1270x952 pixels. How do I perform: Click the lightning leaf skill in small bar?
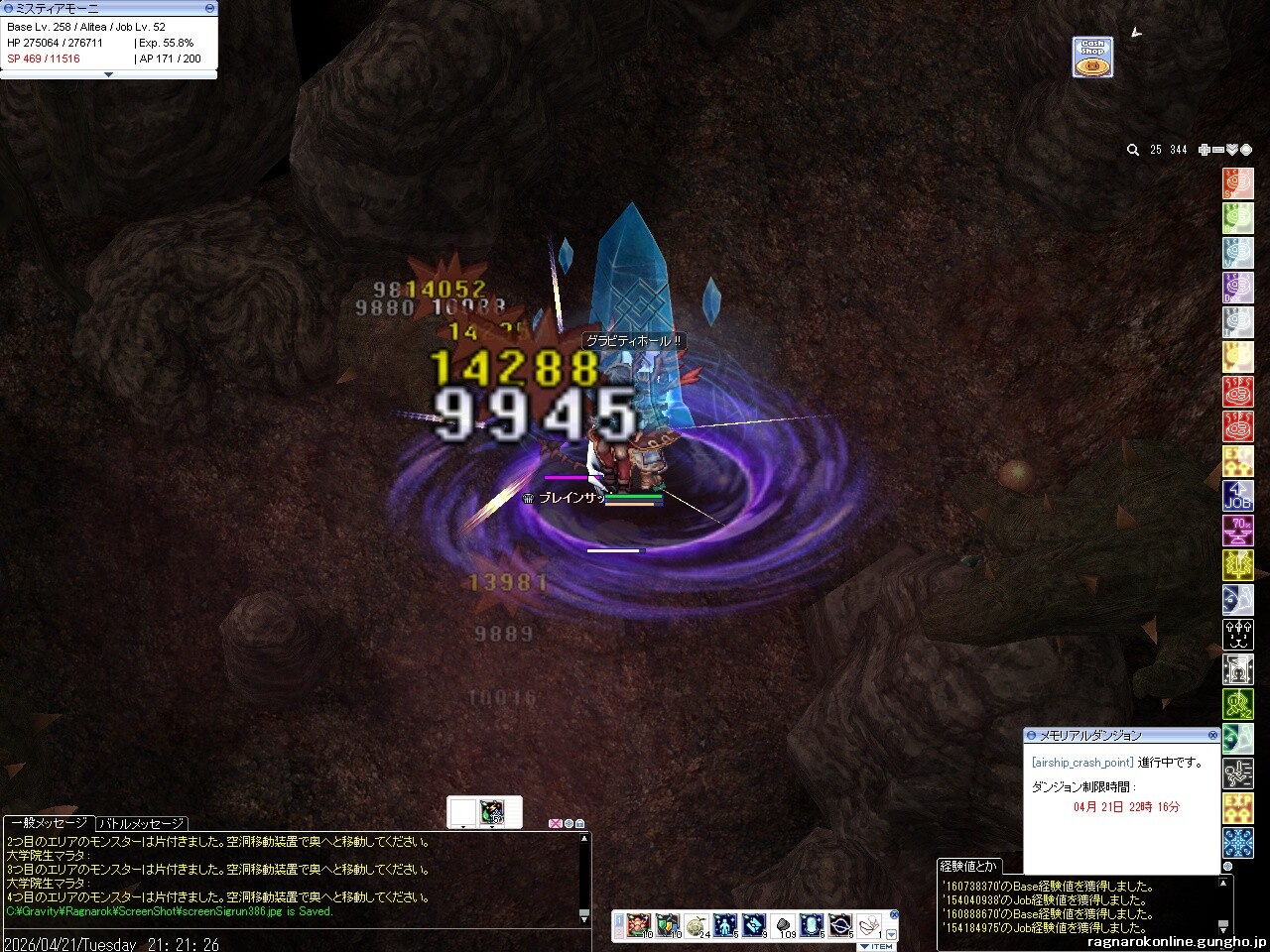tap(491, 812)
